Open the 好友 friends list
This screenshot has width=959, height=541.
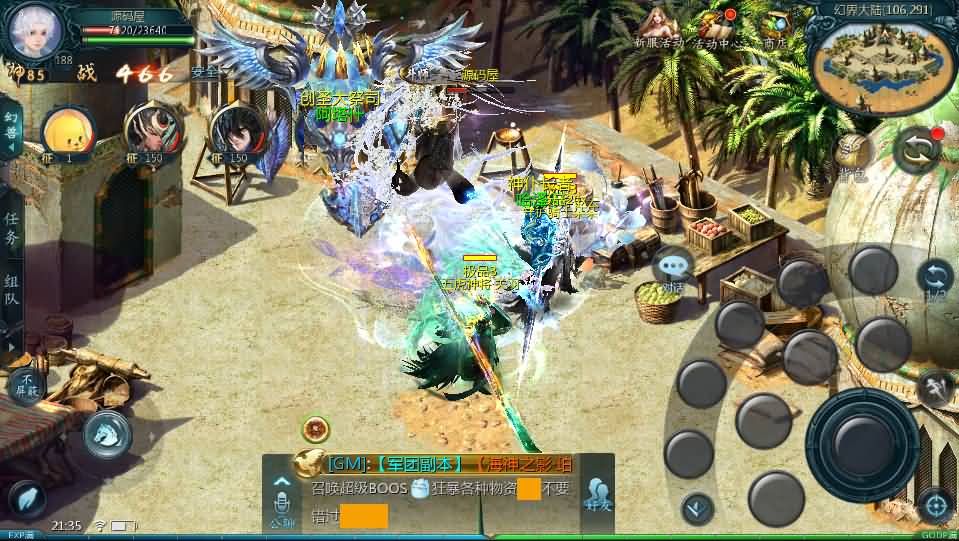598,494
